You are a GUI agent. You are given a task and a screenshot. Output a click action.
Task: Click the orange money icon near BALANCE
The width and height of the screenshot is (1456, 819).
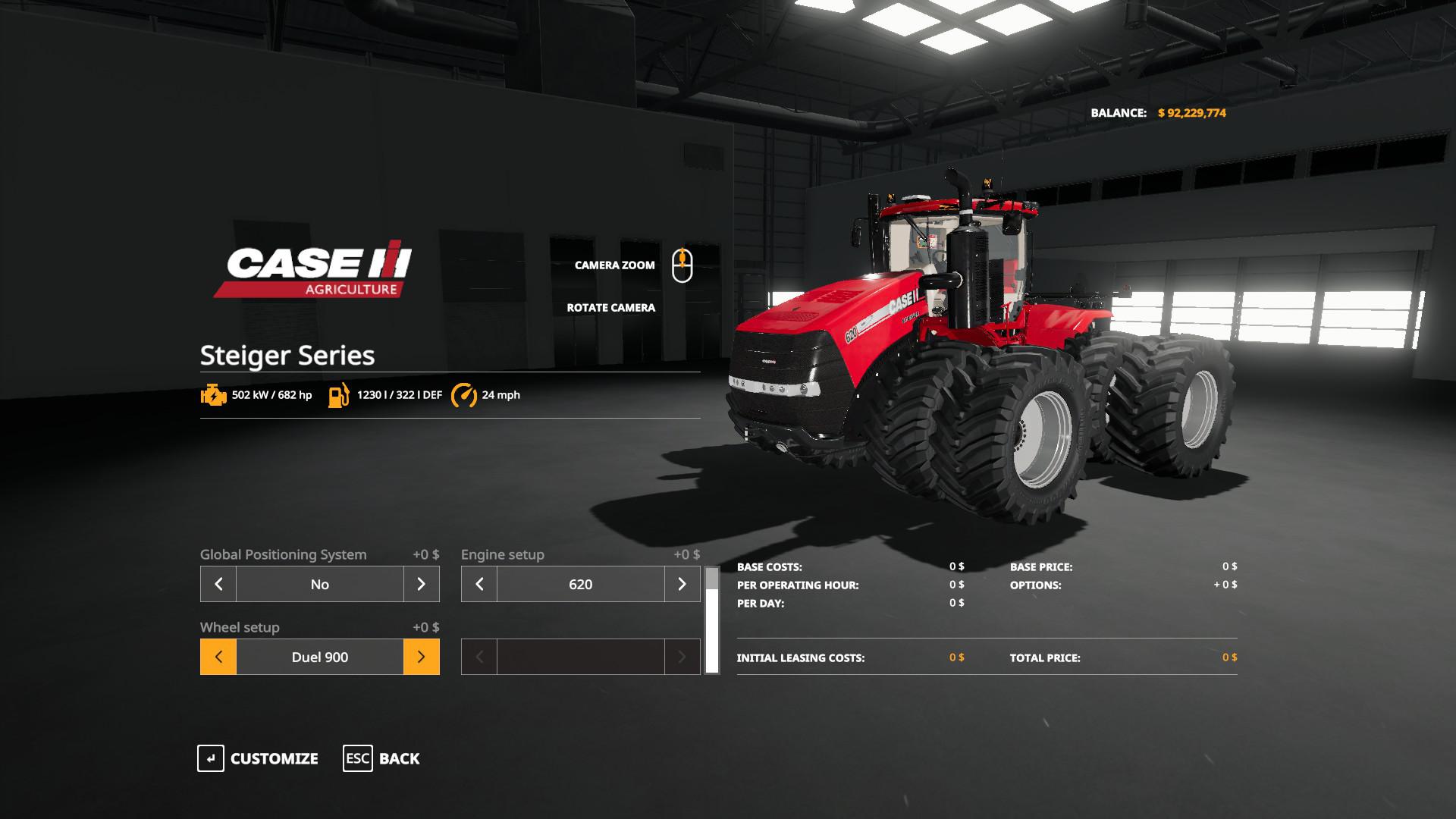(x=1160, y=112)
